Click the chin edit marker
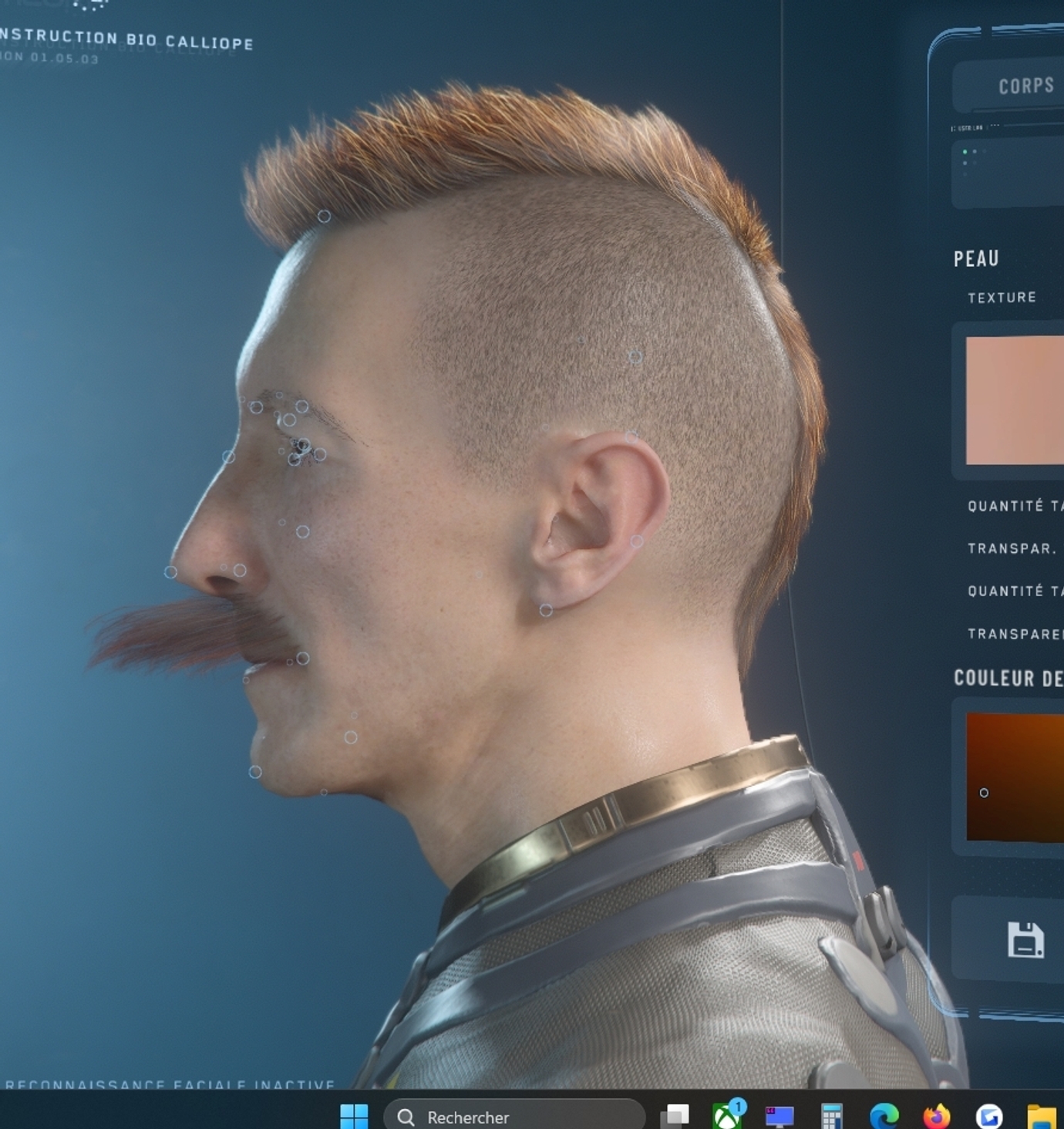This screenshot has height=1129, width=1064. (x=254, y=771)
